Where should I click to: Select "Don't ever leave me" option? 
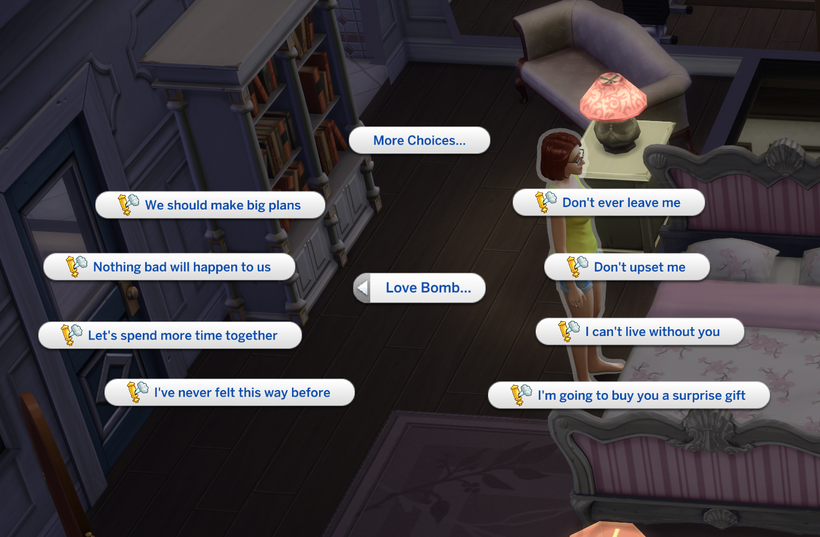pyautogui.click(x=608, y=203)
